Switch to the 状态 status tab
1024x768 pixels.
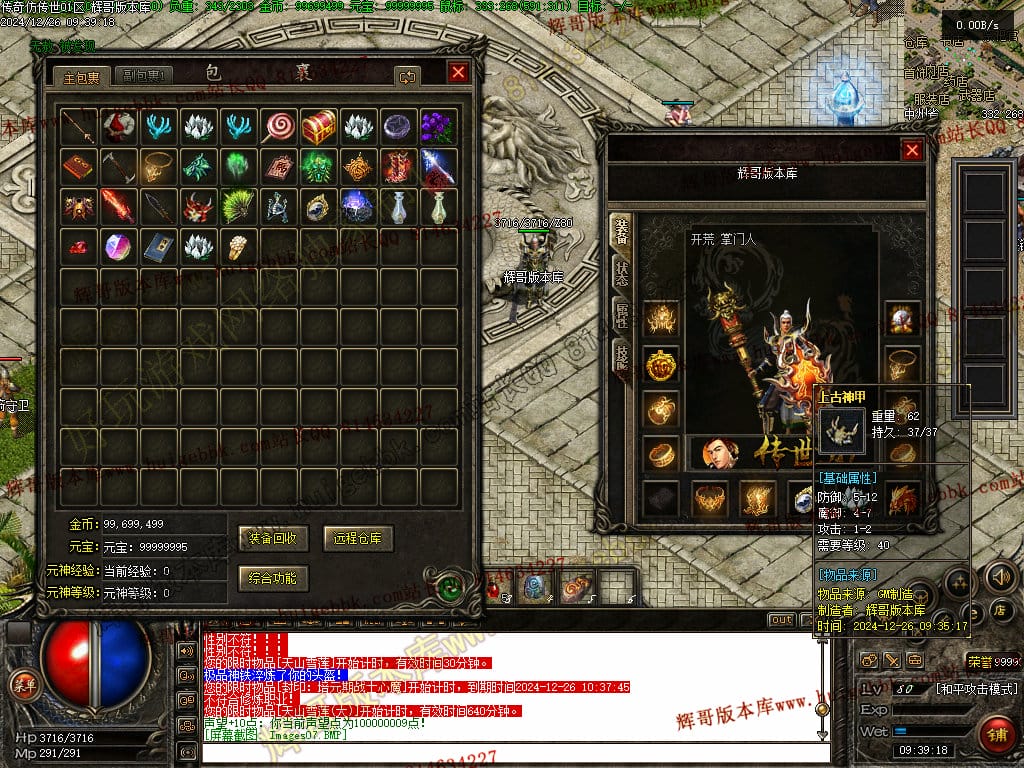pos(621,273)
